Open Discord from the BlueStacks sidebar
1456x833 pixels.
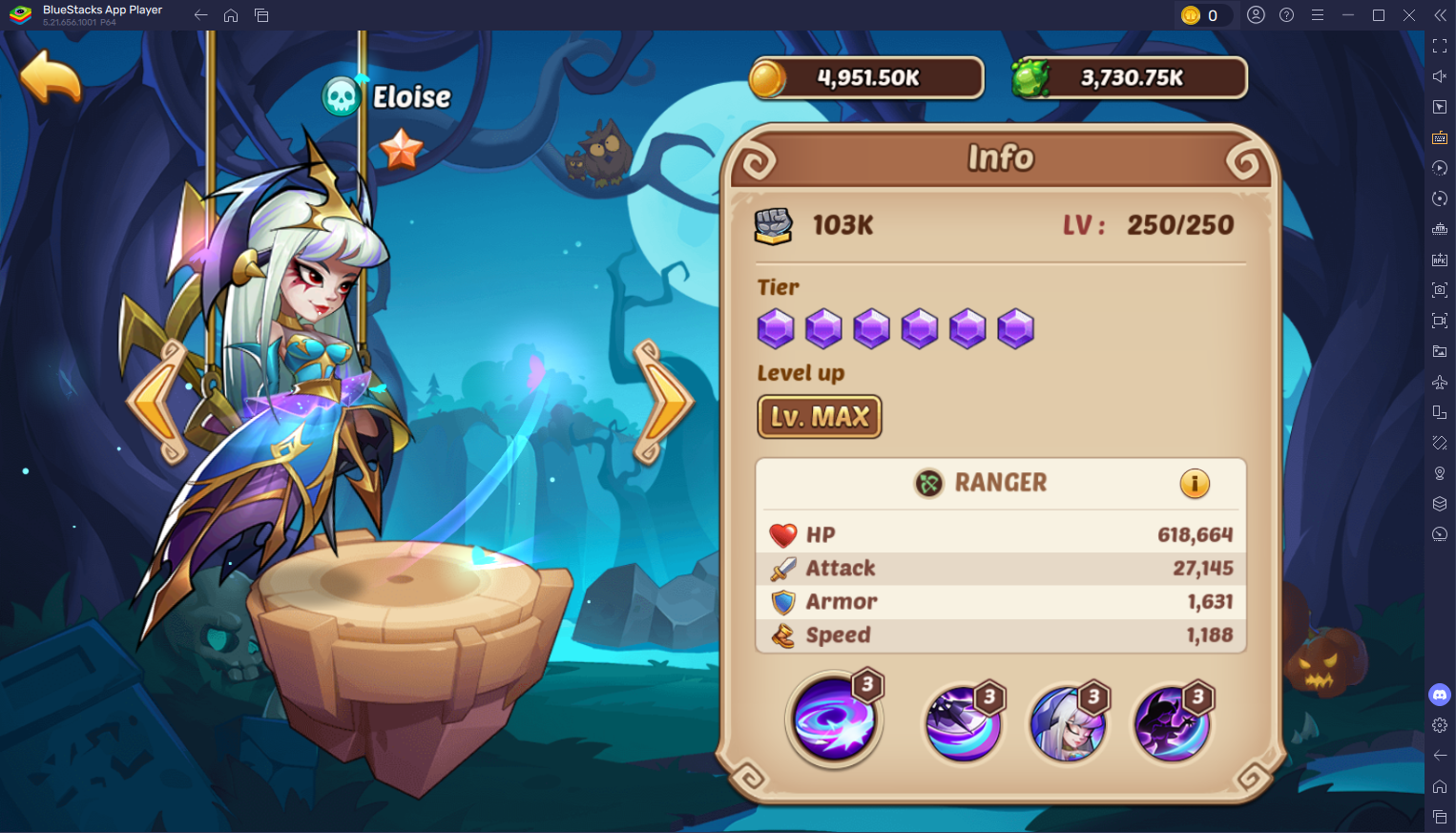pyautogui.click(x=1441, y=695)
